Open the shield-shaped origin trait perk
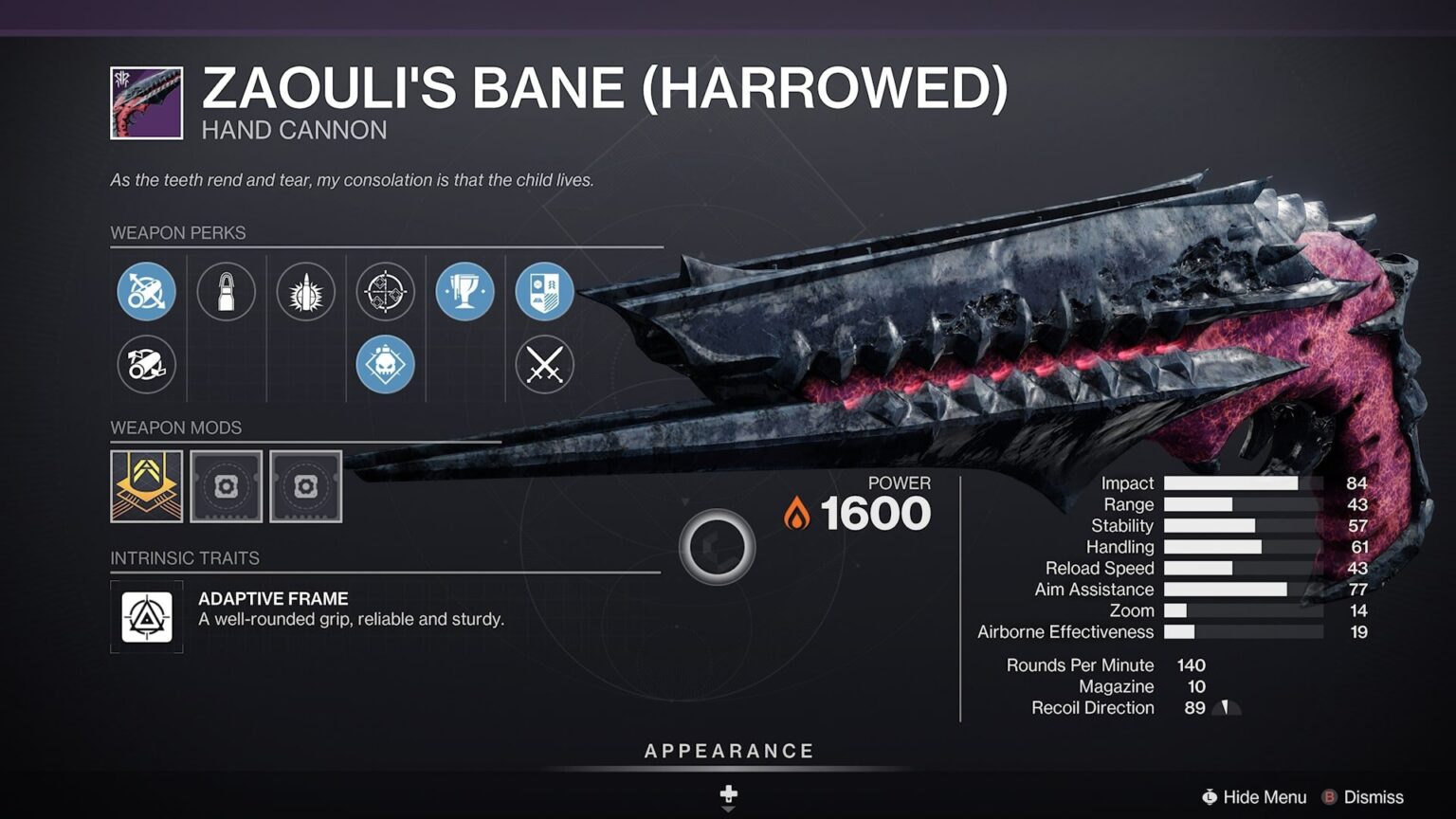The width and height of the screenshot is (1456, 819). point(543,292)
